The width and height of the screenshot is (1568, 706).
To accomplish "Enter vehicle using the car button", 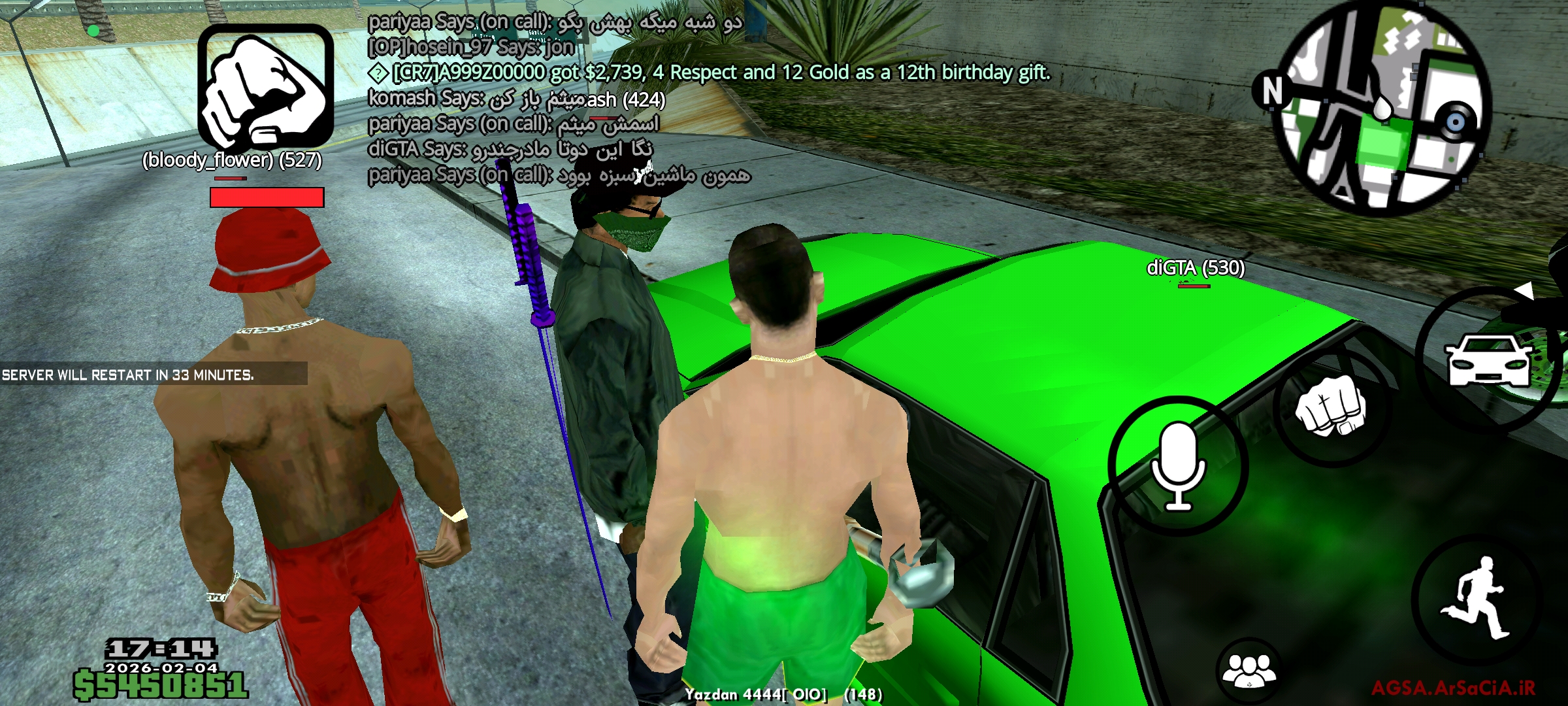I will pyautogui.click(x=1488, y=360).
